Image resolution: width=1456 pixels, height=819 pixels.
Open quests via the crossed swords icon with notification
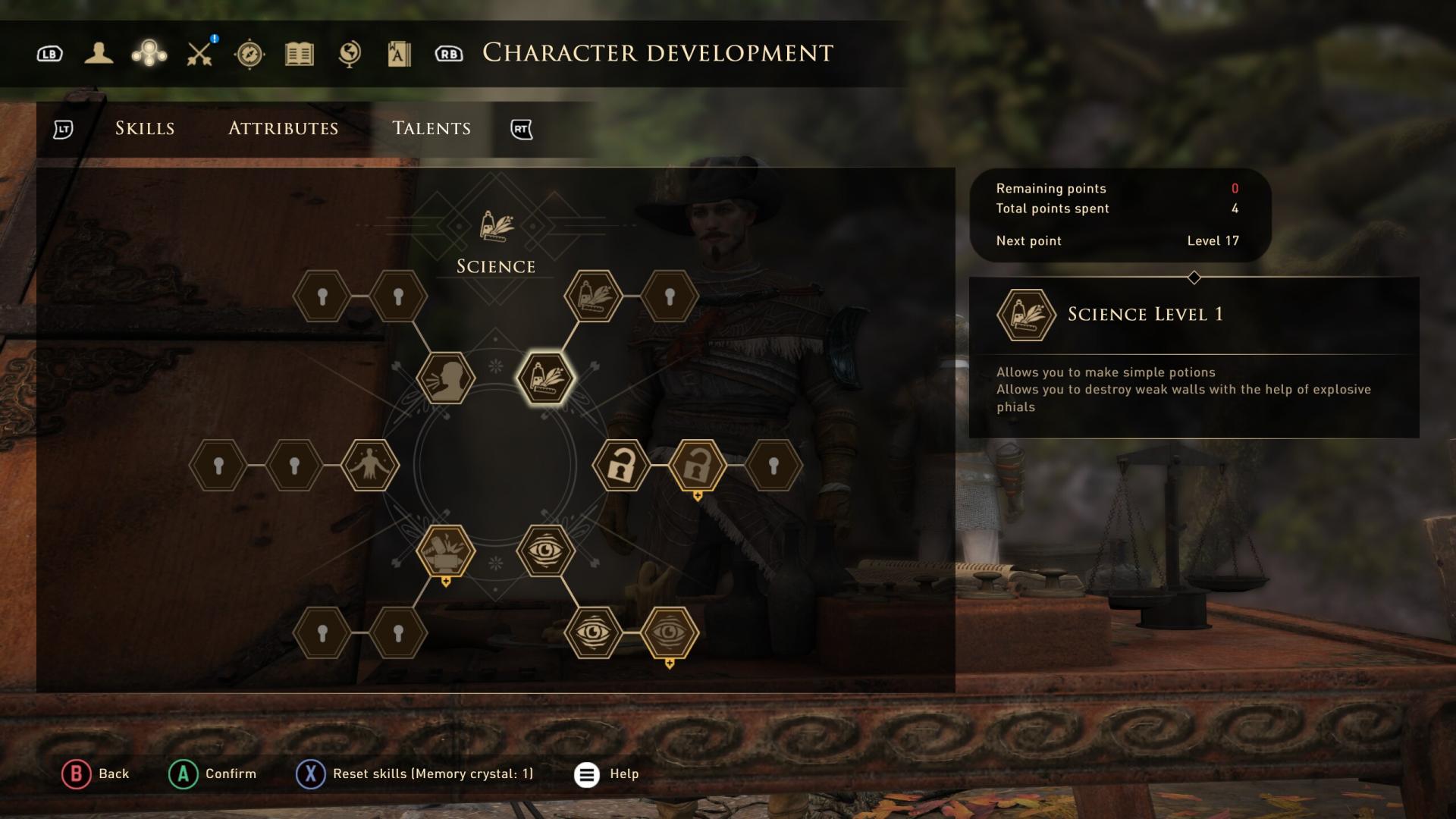click(199, 53)
